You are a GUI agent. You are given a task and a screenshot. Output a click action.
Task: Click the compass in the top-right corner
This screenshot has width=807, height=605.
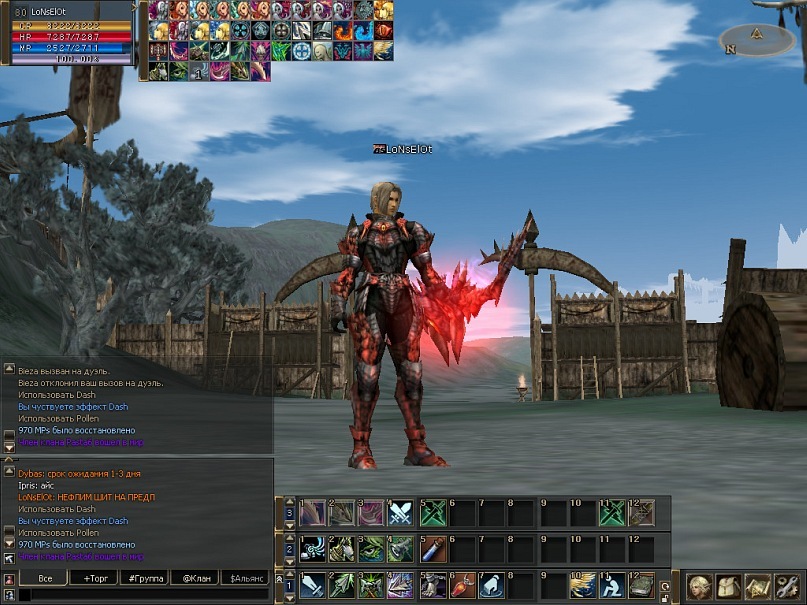point(757,40)
